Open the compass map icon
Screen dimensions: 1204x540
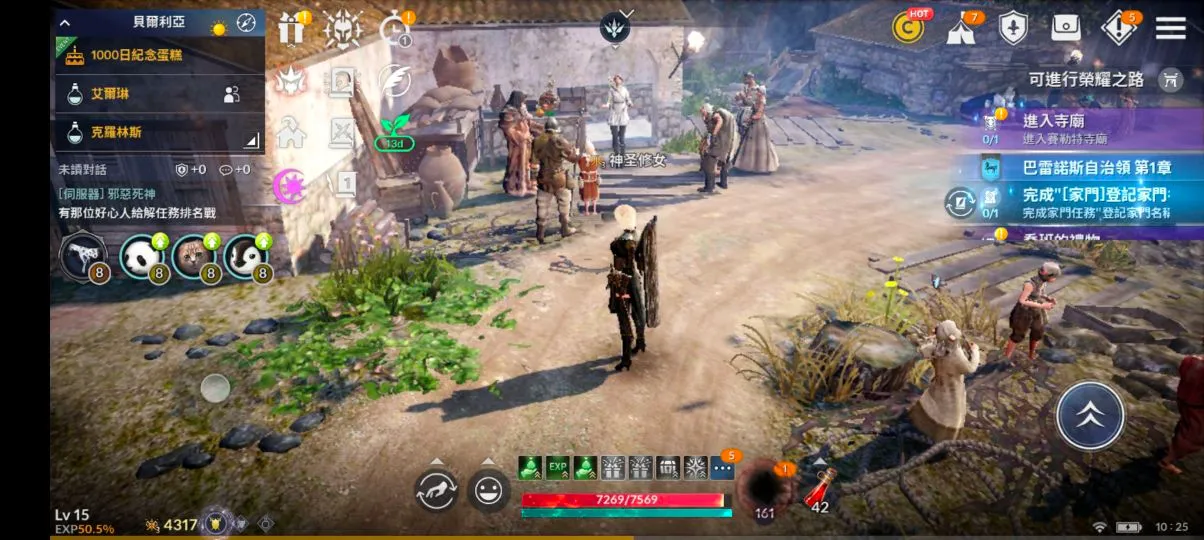tap(246, 22)
